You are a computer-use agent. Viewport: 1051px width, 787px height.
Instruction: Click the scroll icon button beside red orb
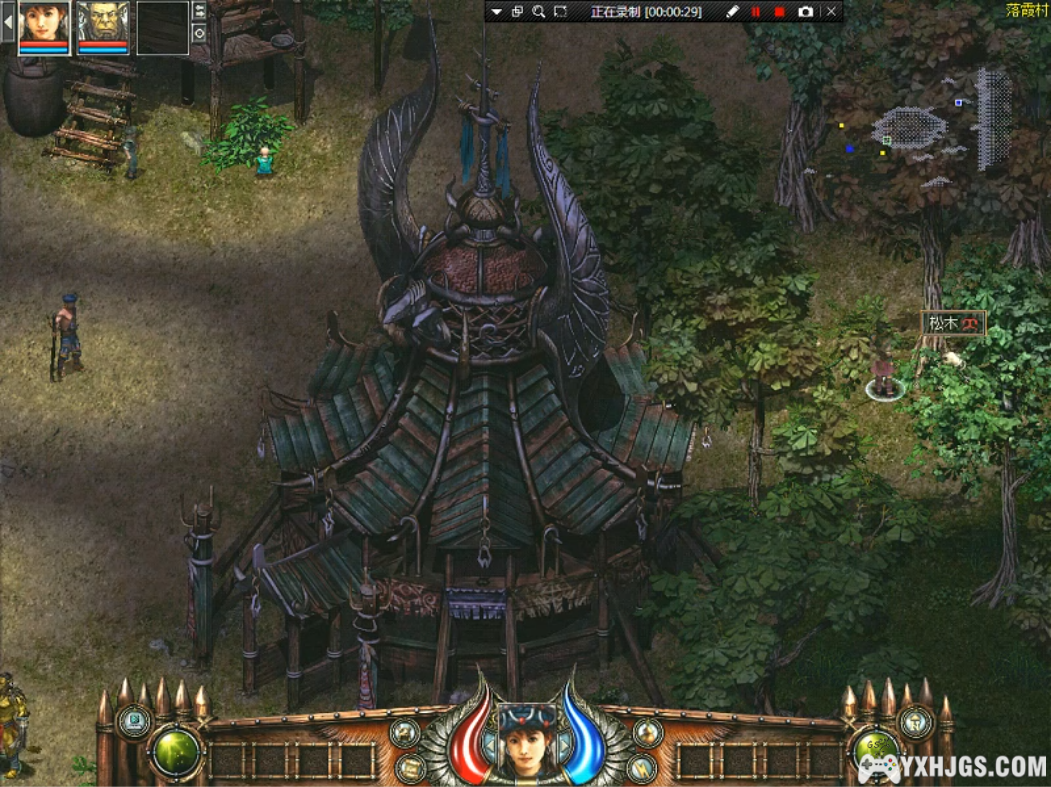pos(408,768)
